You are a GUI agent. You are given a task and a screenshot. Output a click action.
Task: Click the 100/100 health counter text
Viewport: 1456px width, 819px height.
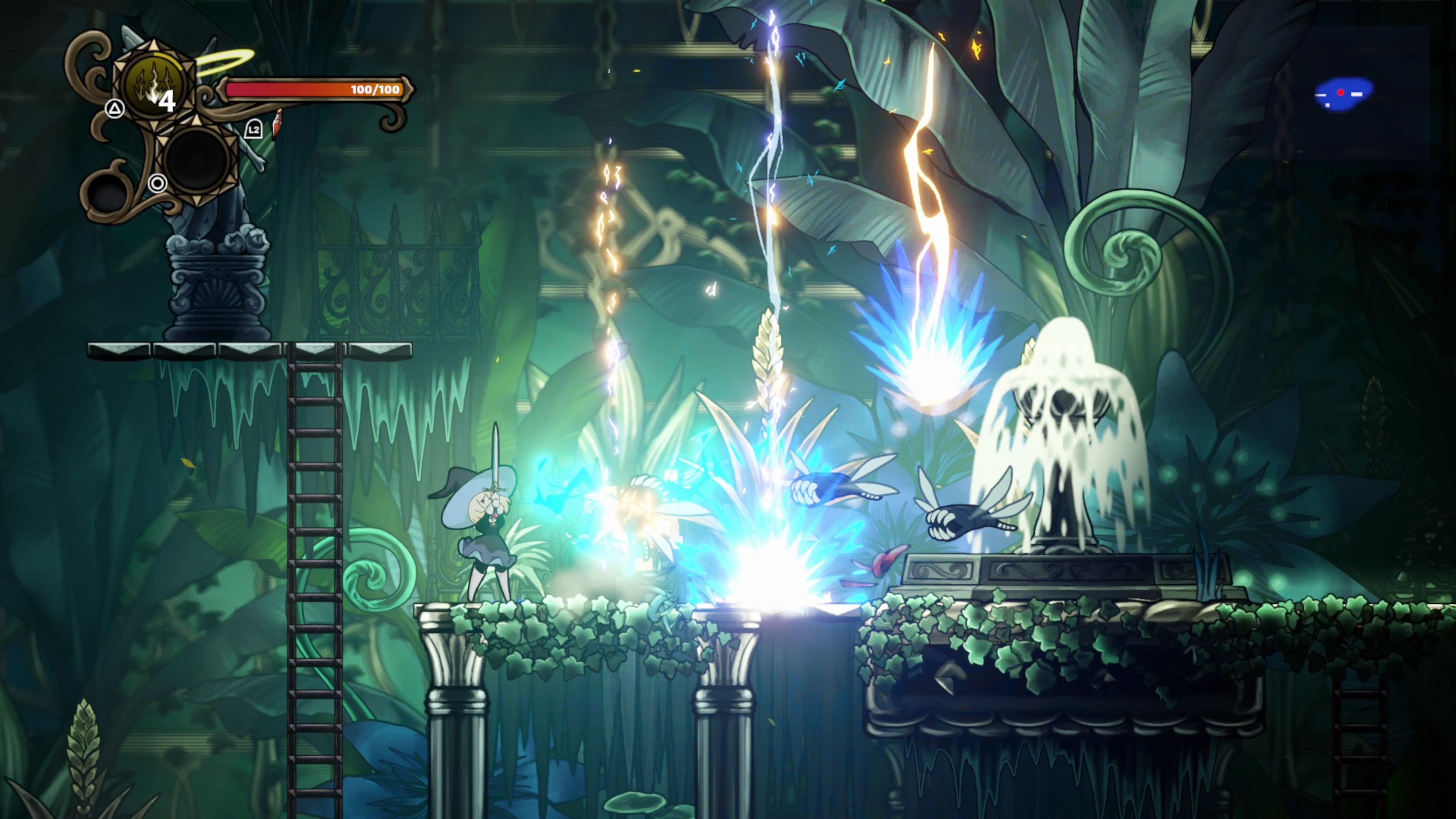click(376, 89)
